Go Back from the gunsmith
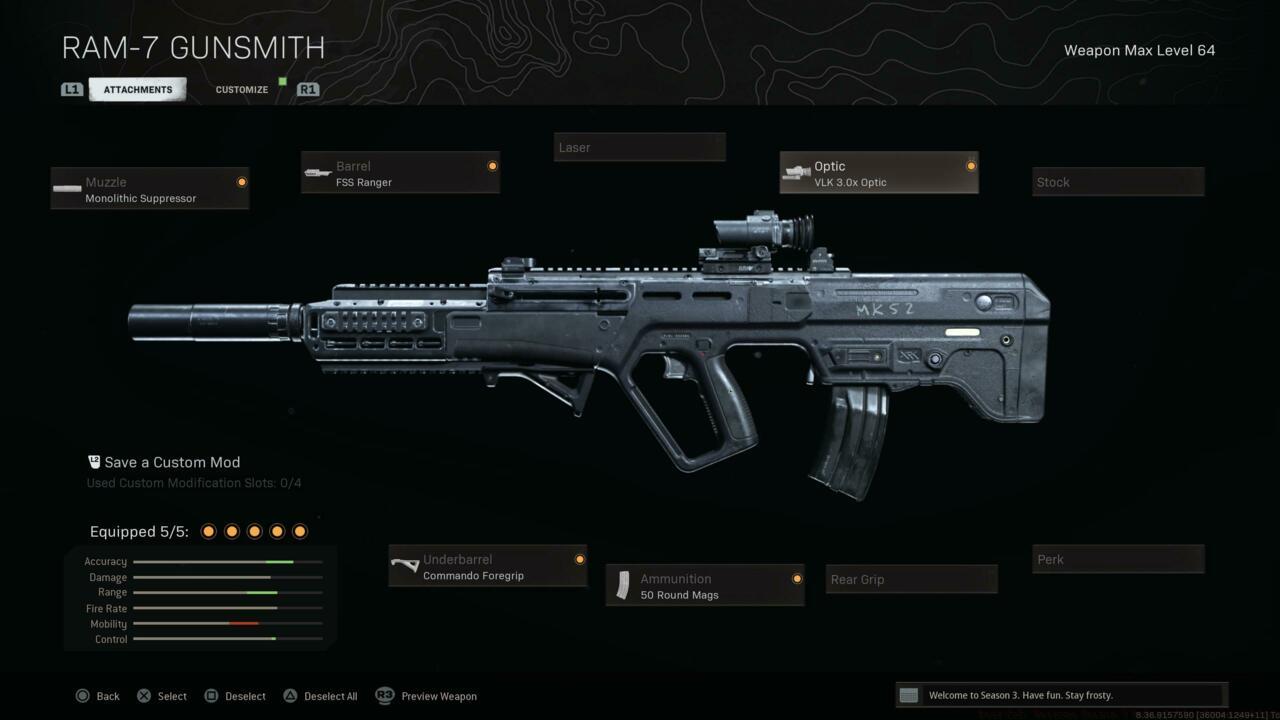The image size is (1280, 720). click(98, 696)
